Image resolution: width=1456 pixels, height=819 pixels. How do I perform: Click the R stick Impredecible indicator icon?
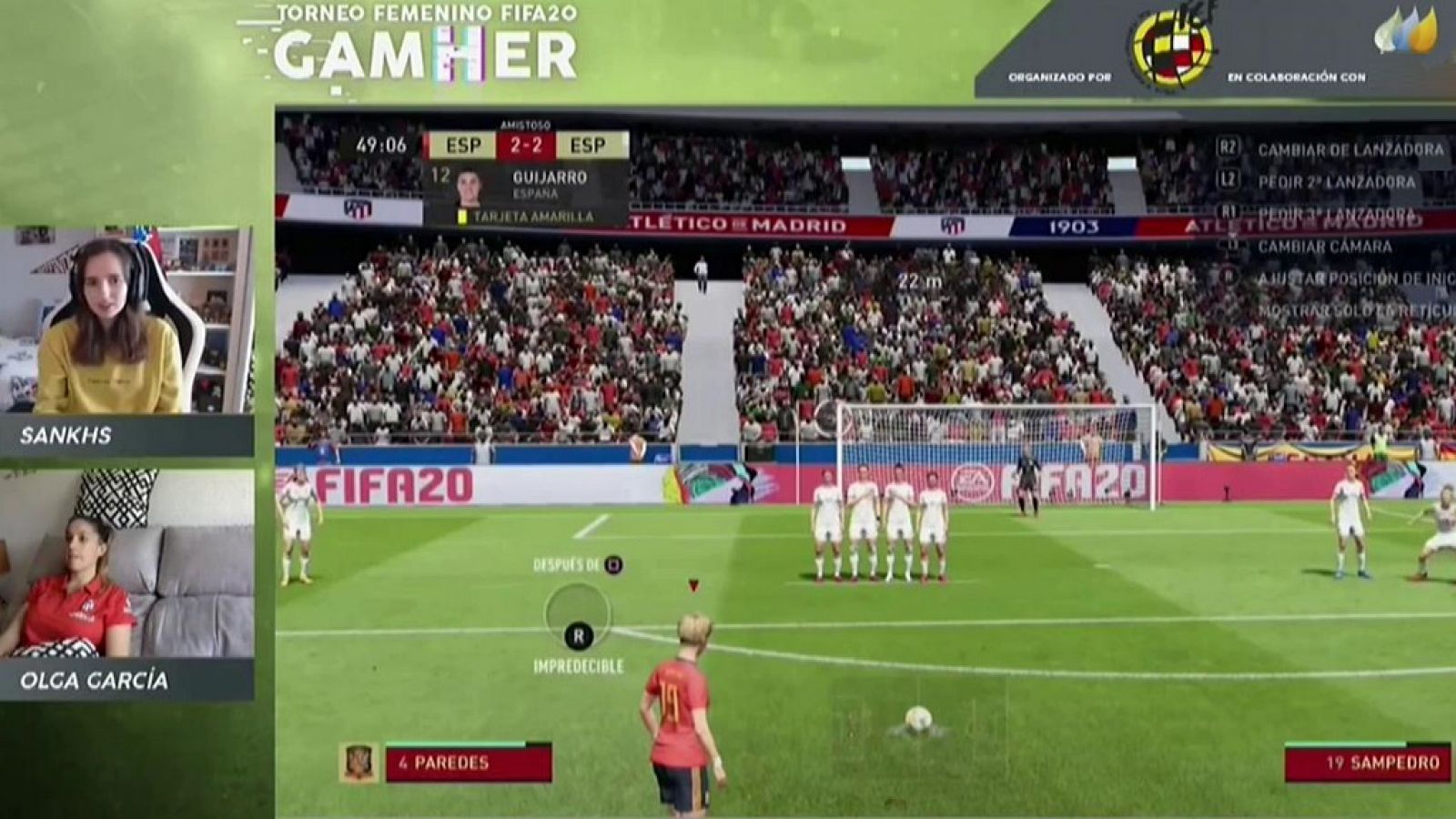click(x=577, y=637)
